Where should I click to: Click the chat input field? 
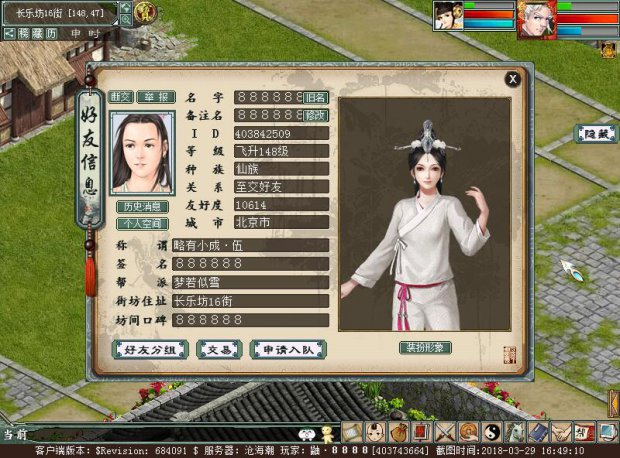[x=160, y=434]
